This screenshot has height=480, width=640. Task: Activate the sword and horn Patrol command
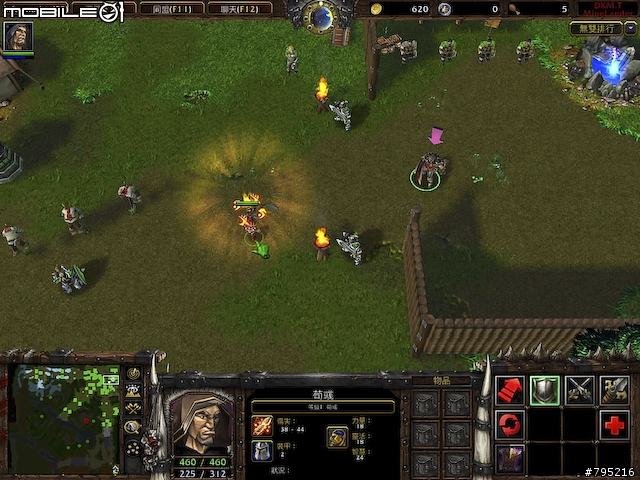pos(615,390)
